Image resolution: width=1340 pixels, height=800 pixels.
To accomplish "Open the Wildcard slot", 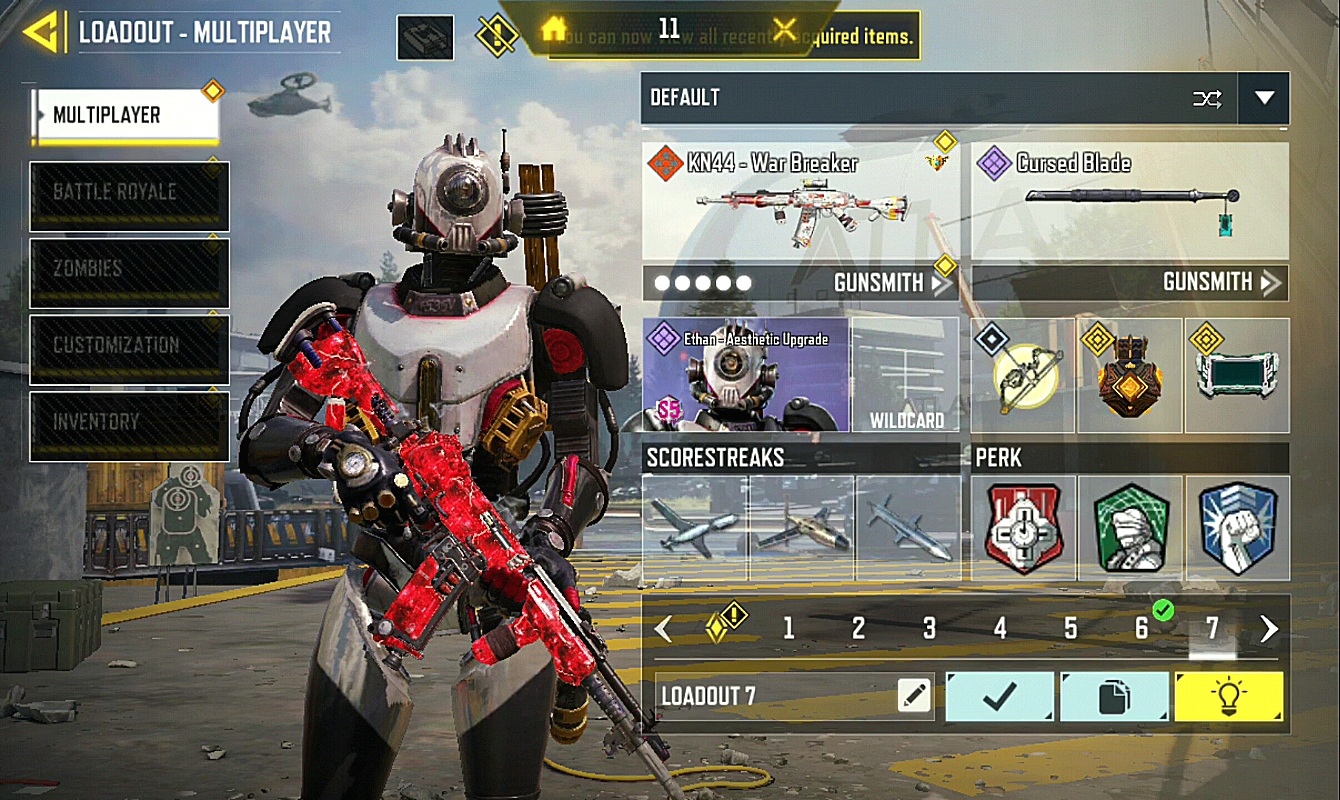I will point(906,375).
